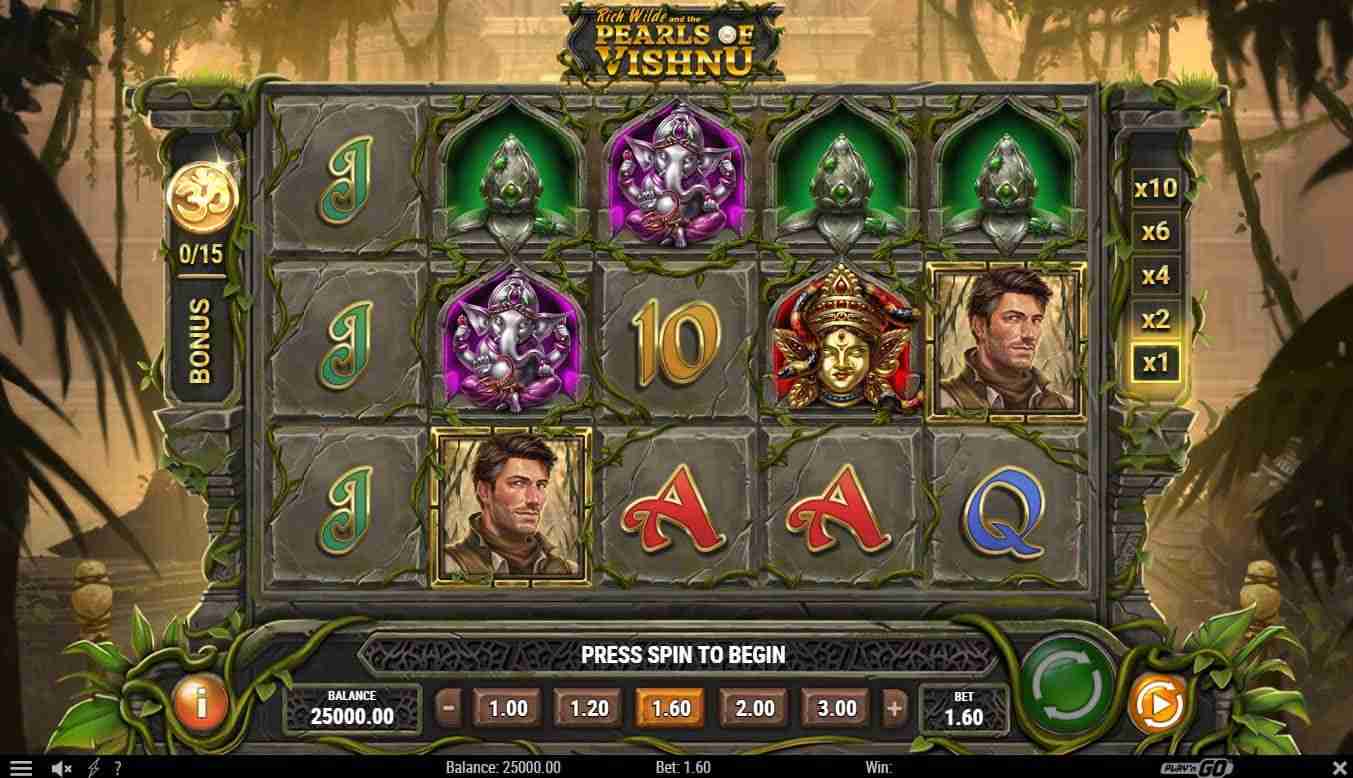This screenshot has height=778, width=1353.
Task: Open the hamburger menu in the bottom bar
Action: point(20,768)
